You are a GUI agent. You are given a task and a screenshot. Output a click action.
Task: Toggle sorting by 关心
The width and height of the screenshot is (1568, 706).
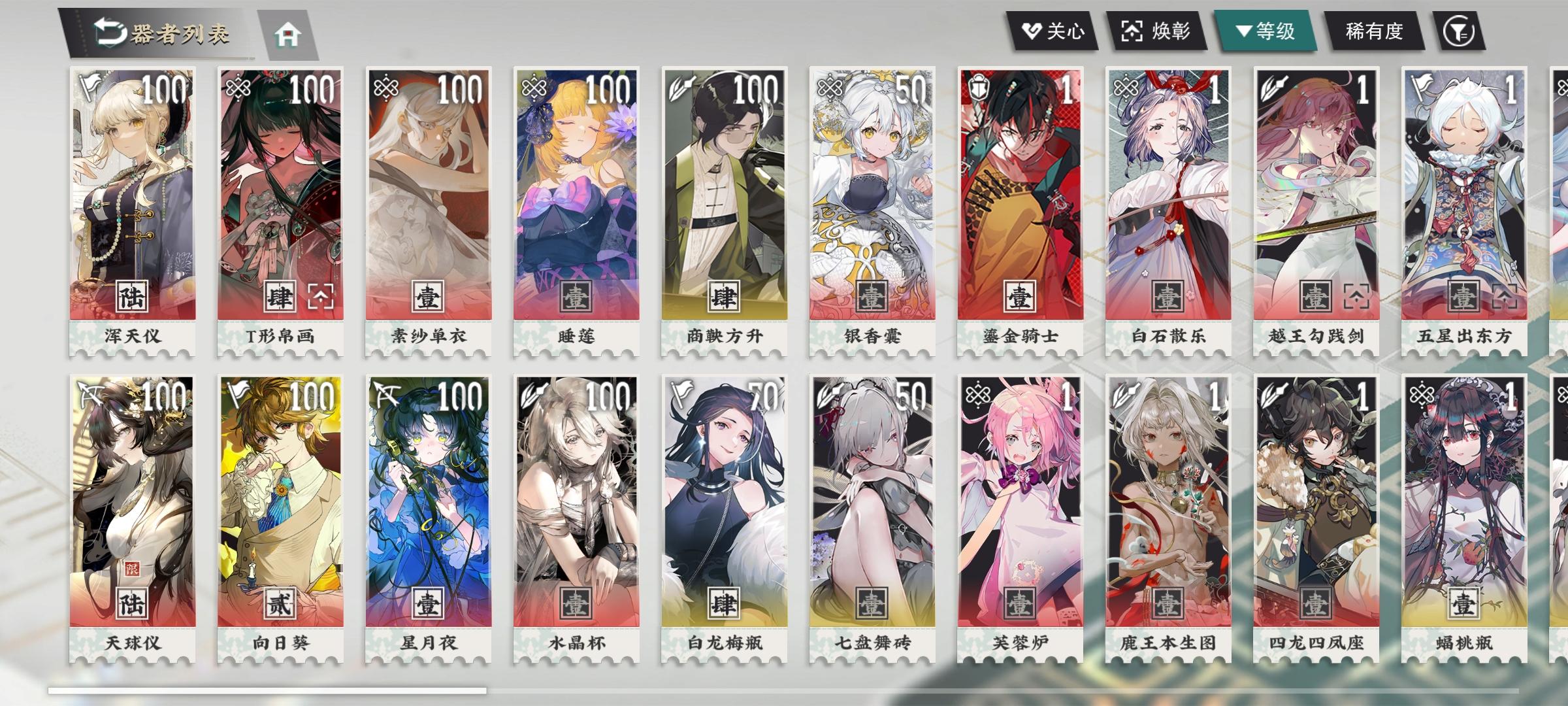coord(1052,30)
